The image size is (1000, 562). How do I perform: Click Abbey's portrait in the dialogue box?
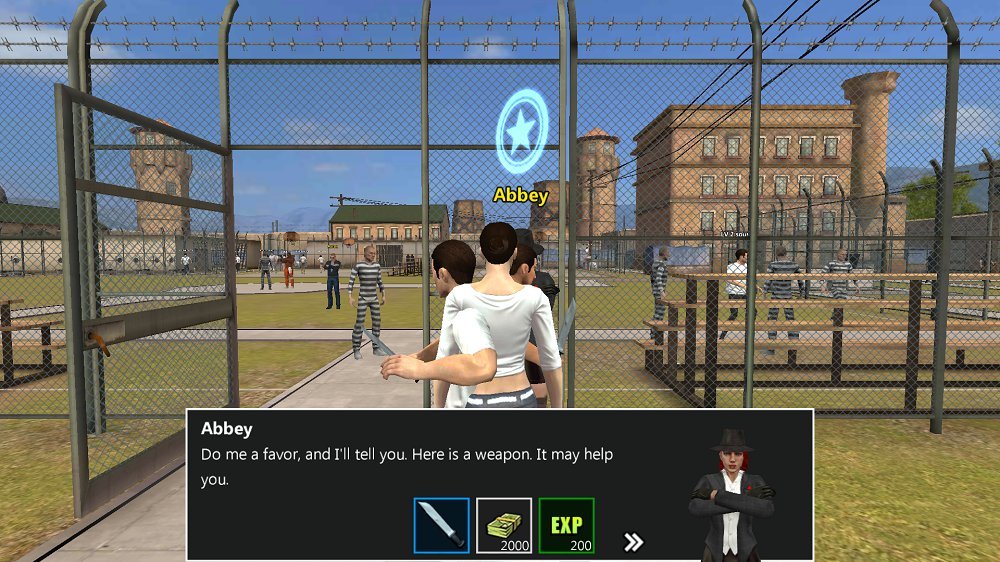click(733, 495)
